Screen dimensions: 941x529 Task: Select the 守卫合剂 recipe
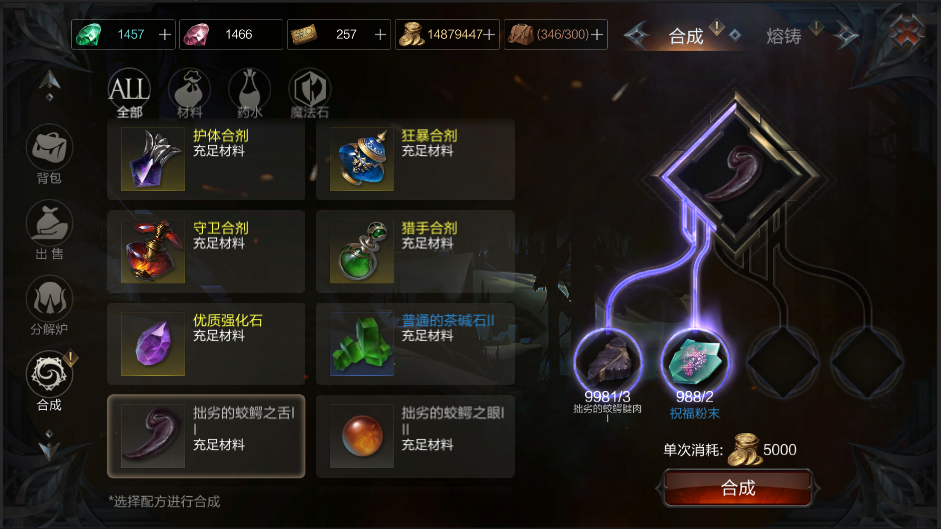(206, 252)
